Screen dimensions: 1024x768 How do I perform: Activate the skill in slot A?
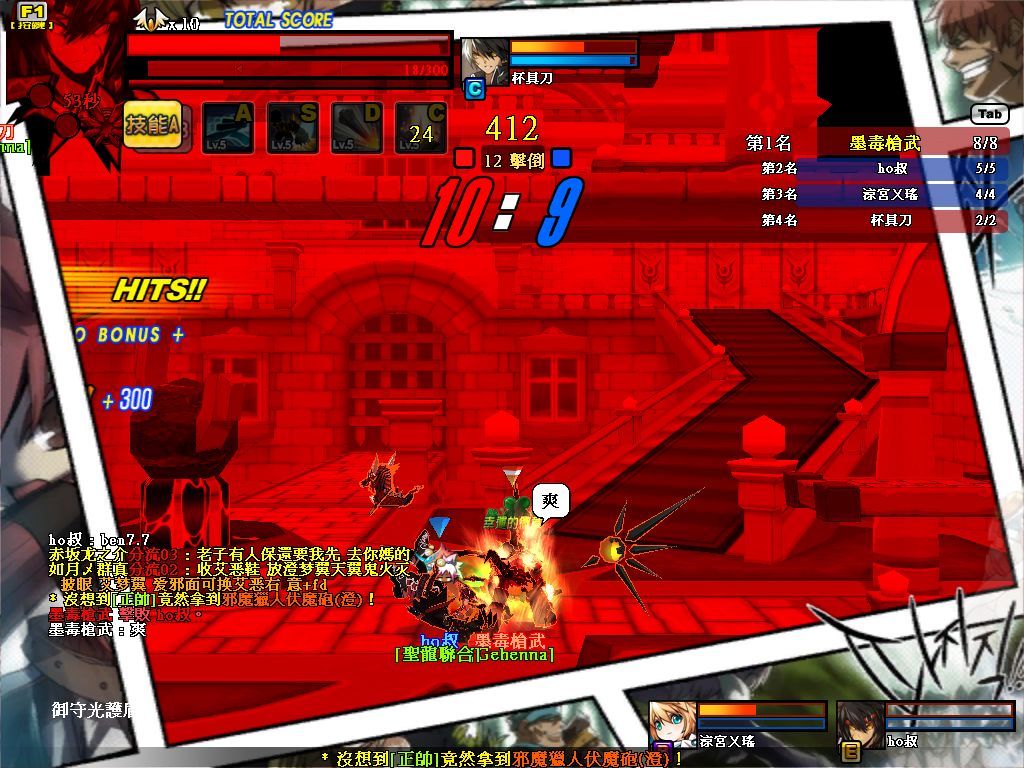pos(228,128)
